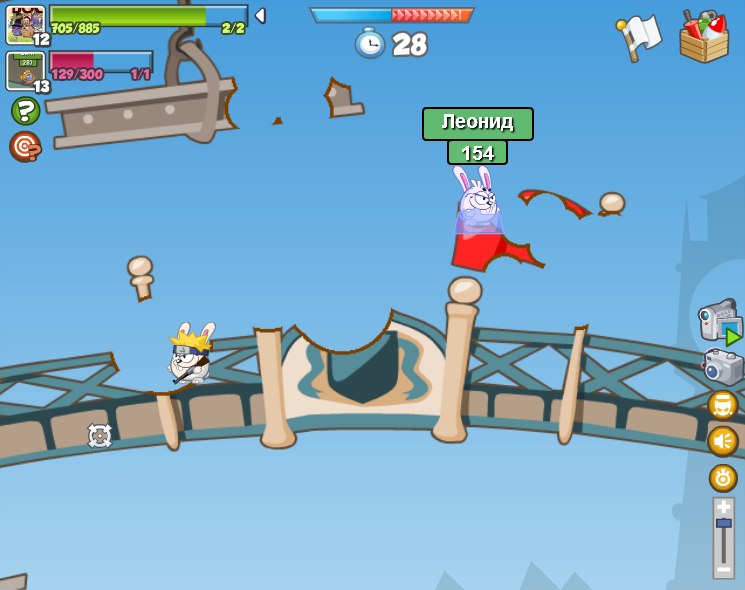Viewport: 745px width, 590px height.
Task: Open the green question mark help button
Action: pyautogui.click(x=25, y=110)
